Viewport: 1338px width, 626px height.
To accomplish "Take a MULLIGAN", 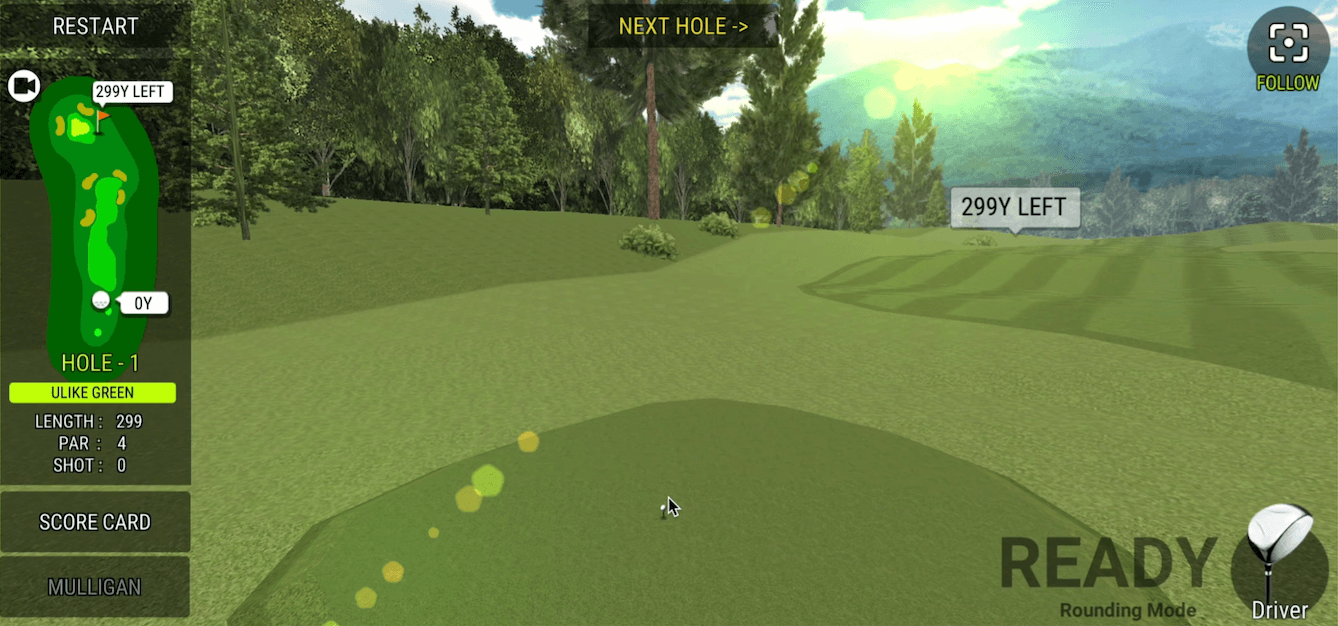I will [x=95, y=587].
